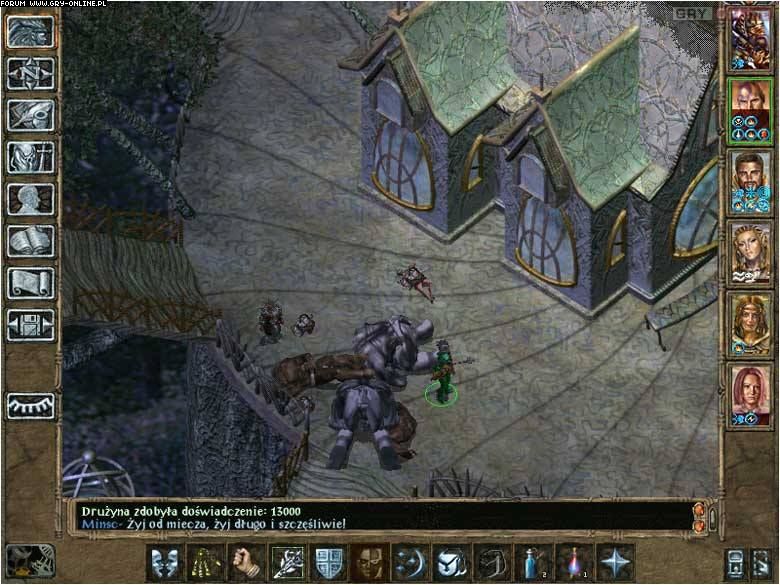Image resolution: width=780 pixels, height=585 pixels.
Task: Open the options floppy disk button
Action: [x=31, y=325]
